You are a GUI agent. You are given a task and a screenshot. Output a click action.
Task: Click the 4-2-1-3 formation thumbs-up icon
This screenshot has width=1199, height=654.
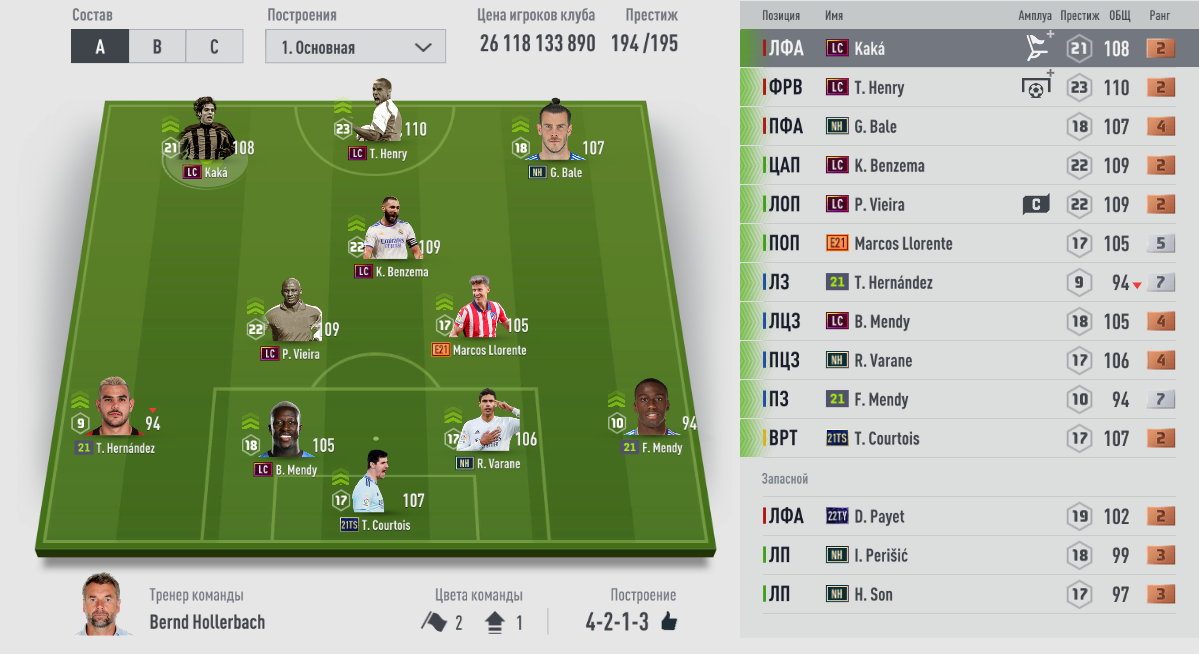coord(669,622)
